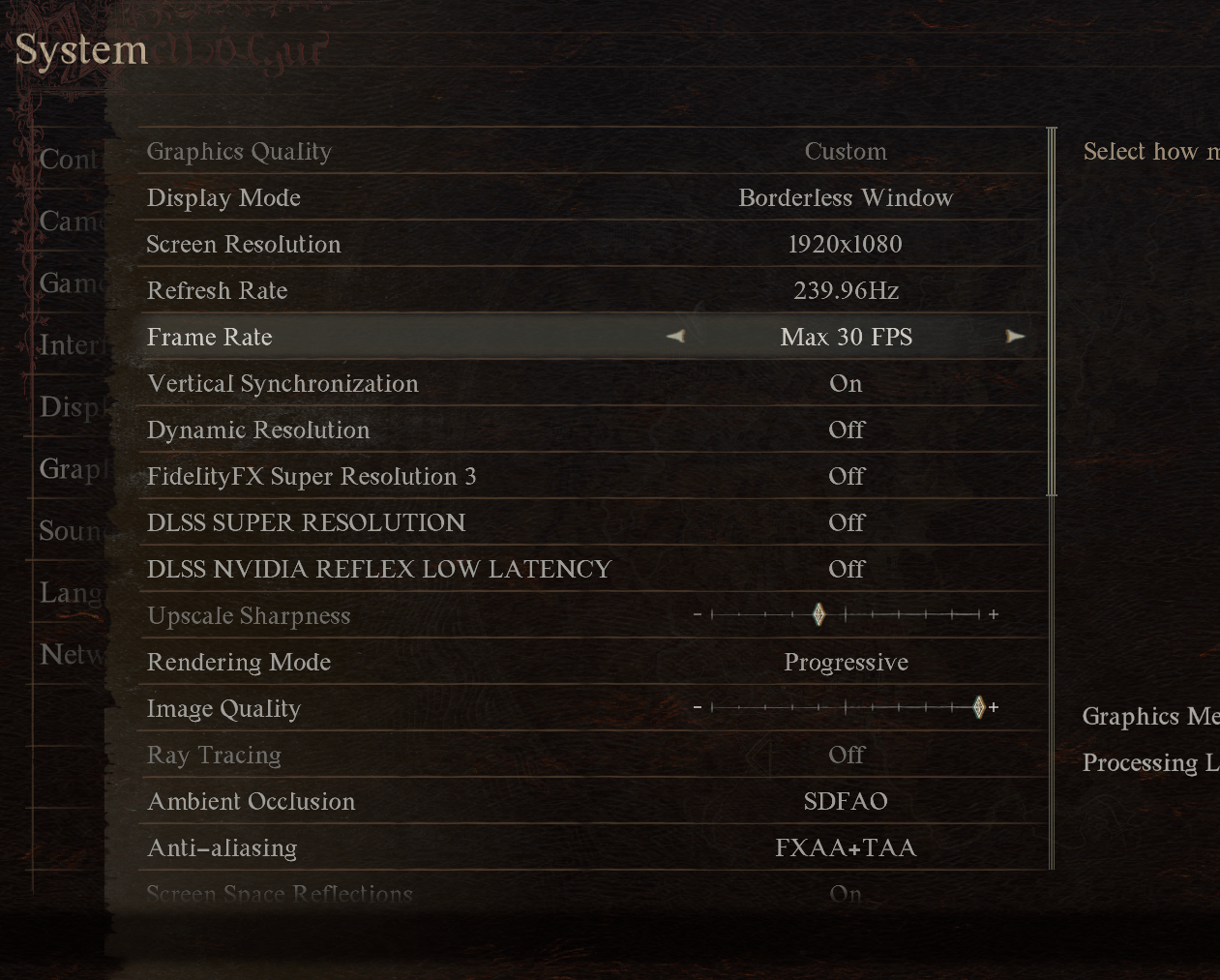Select the DLSS SUPER RESOLUTION option
The image size is (1220, 980).
[x=592, y=523]
